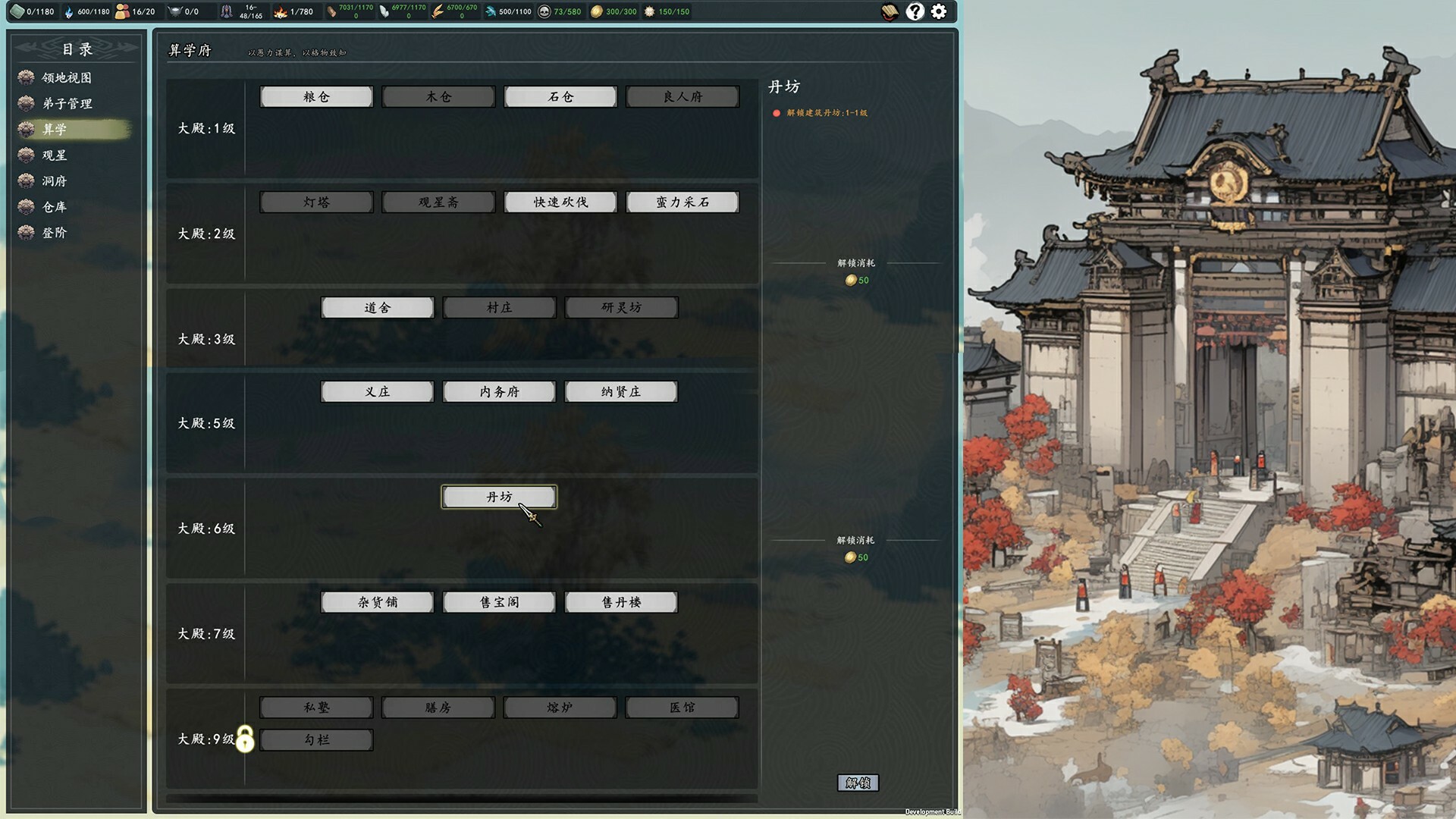Select the 医馆 building in 大殿:9级 row
Viewport: 1456px width, 819px height.
pyautogui.click(x=682, y=707)
